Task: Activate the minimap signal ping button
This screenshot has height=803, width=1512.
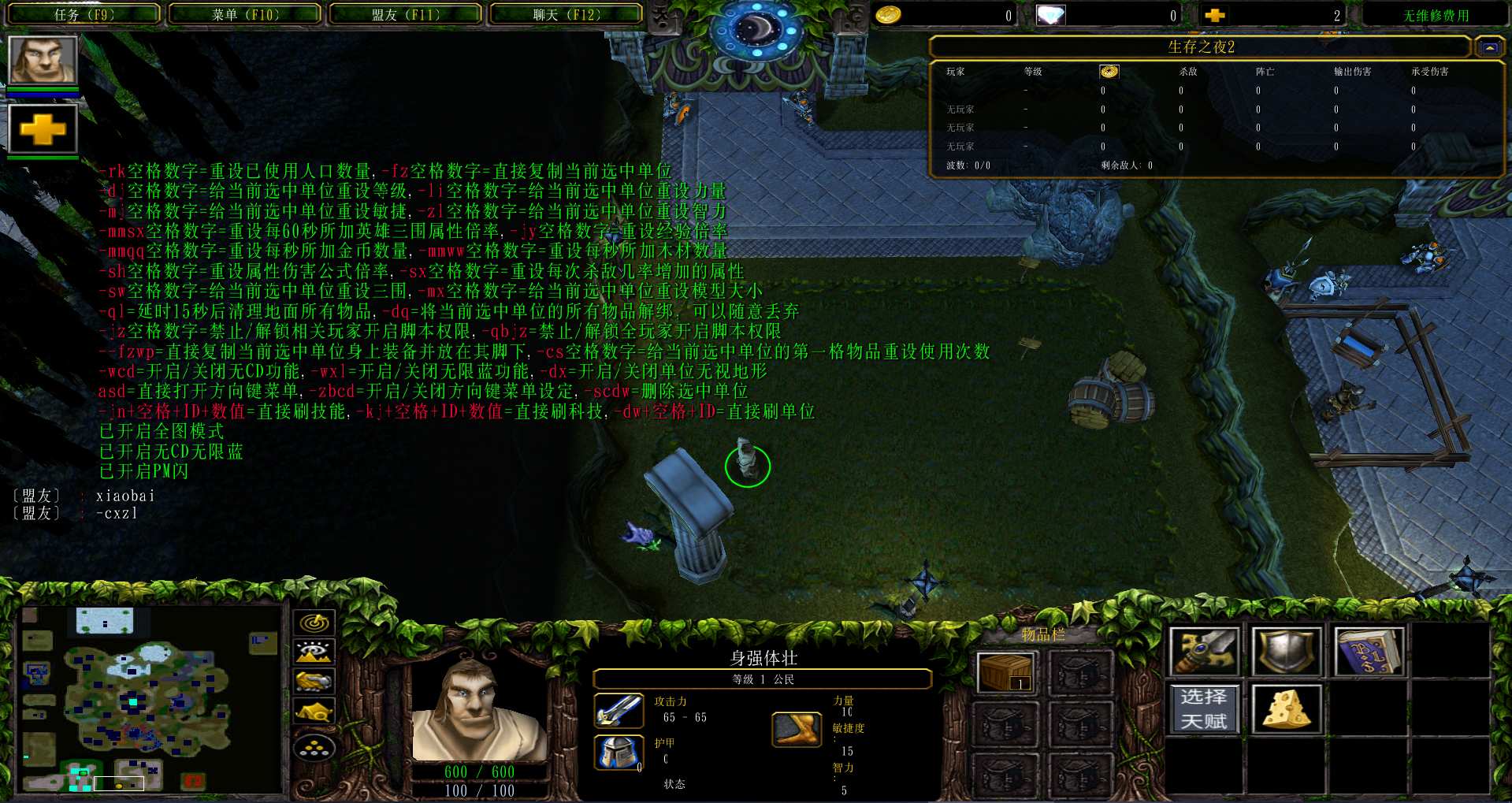Action: 314,623
